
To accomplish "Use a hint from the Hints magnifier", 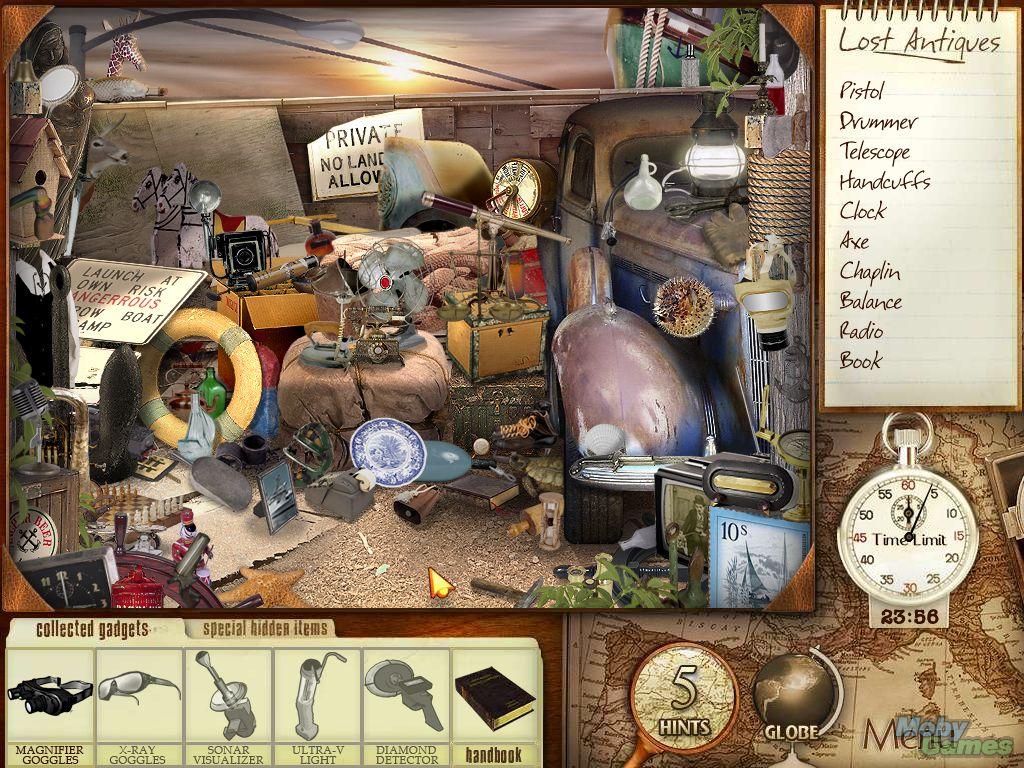I will pos(684,697).
